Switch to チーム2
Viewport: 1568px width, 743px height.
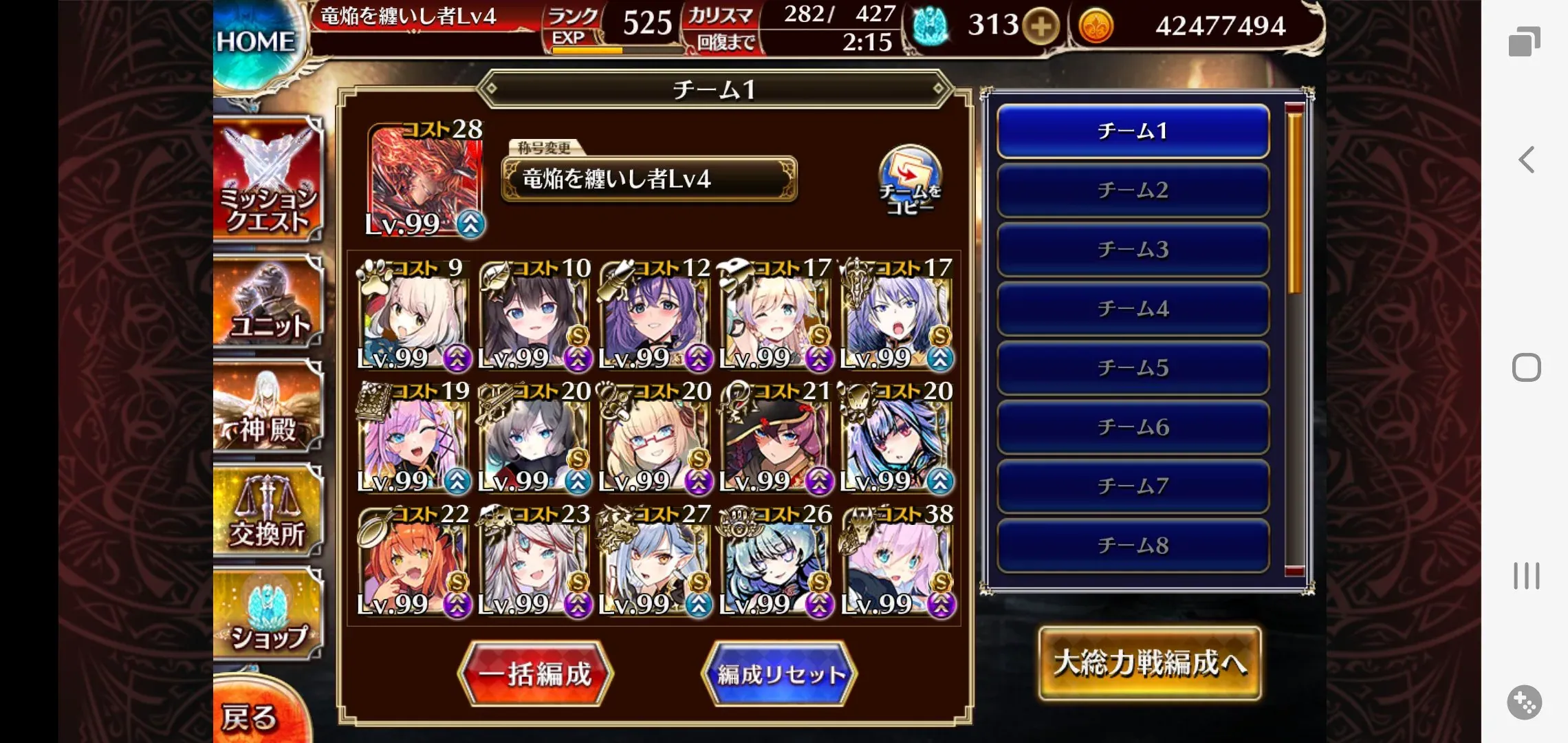[x=1131, y=191]
